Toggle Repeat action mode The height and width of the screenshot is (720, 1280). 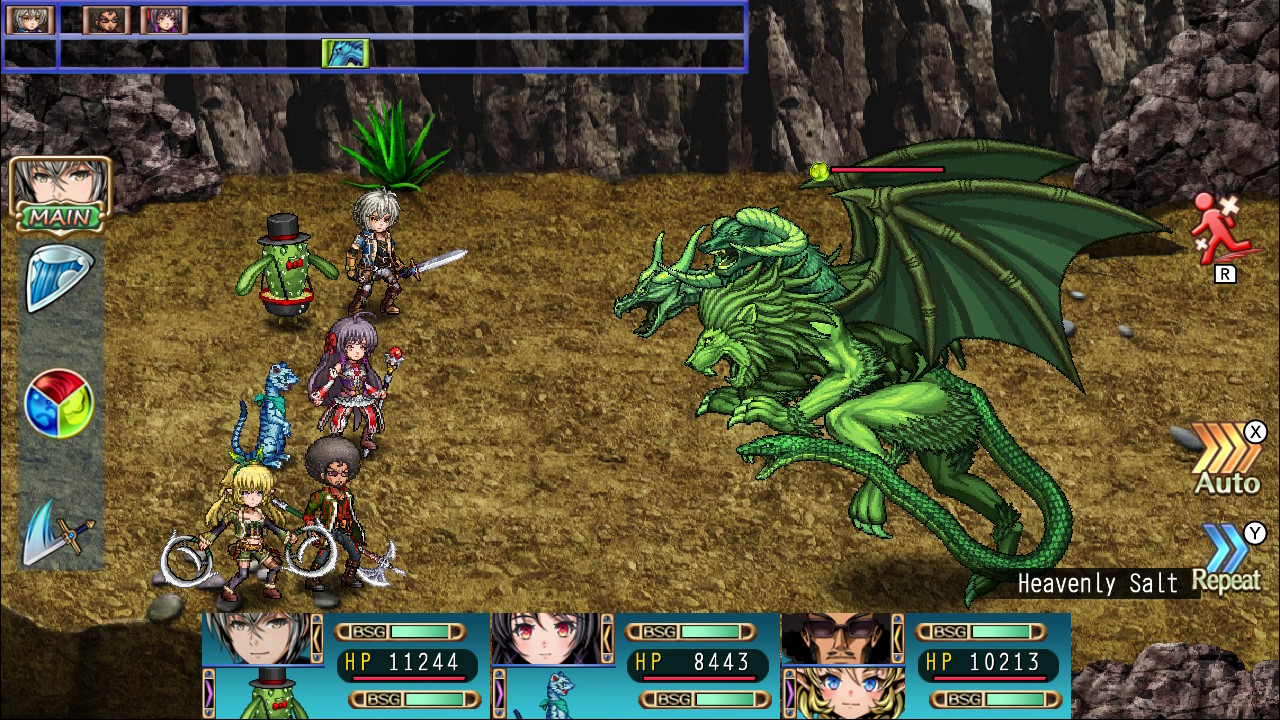coord(1228,580)
